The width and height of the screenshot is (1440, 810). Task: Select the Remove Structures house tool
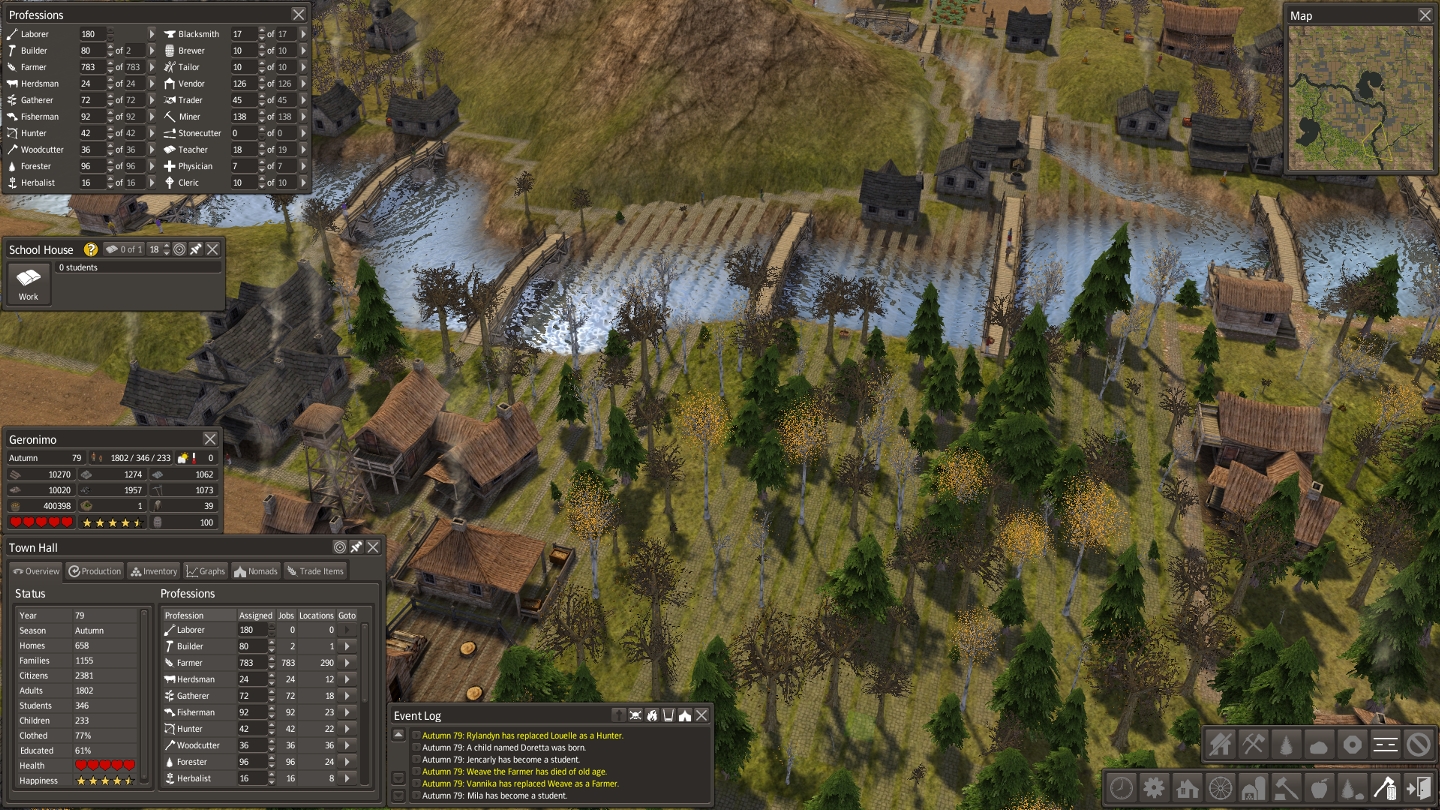click(x=1220, y=744)
